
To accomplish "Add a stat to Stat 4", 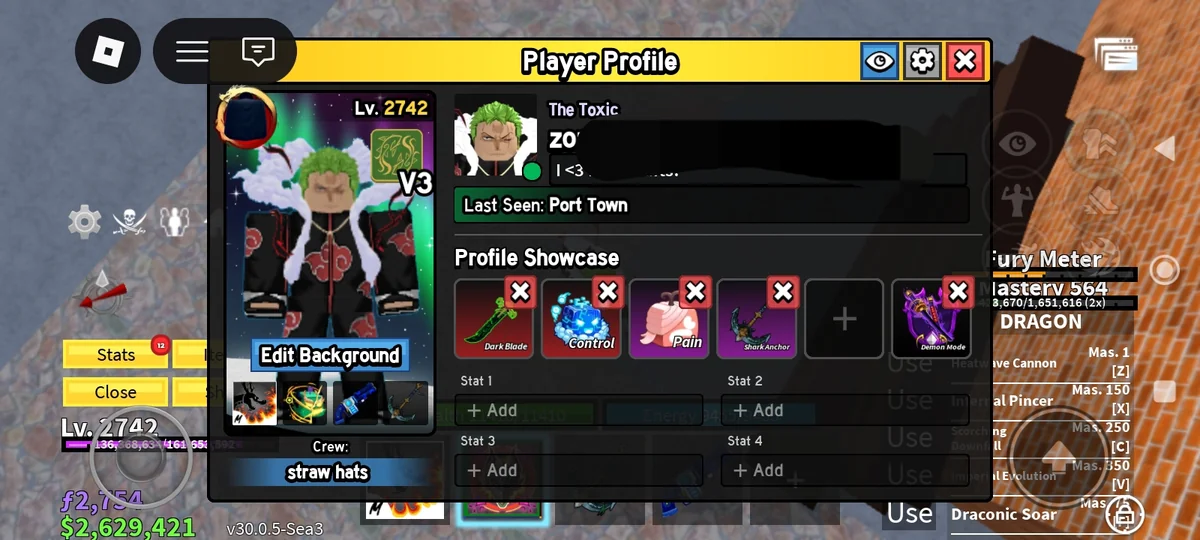I will 844,470.
